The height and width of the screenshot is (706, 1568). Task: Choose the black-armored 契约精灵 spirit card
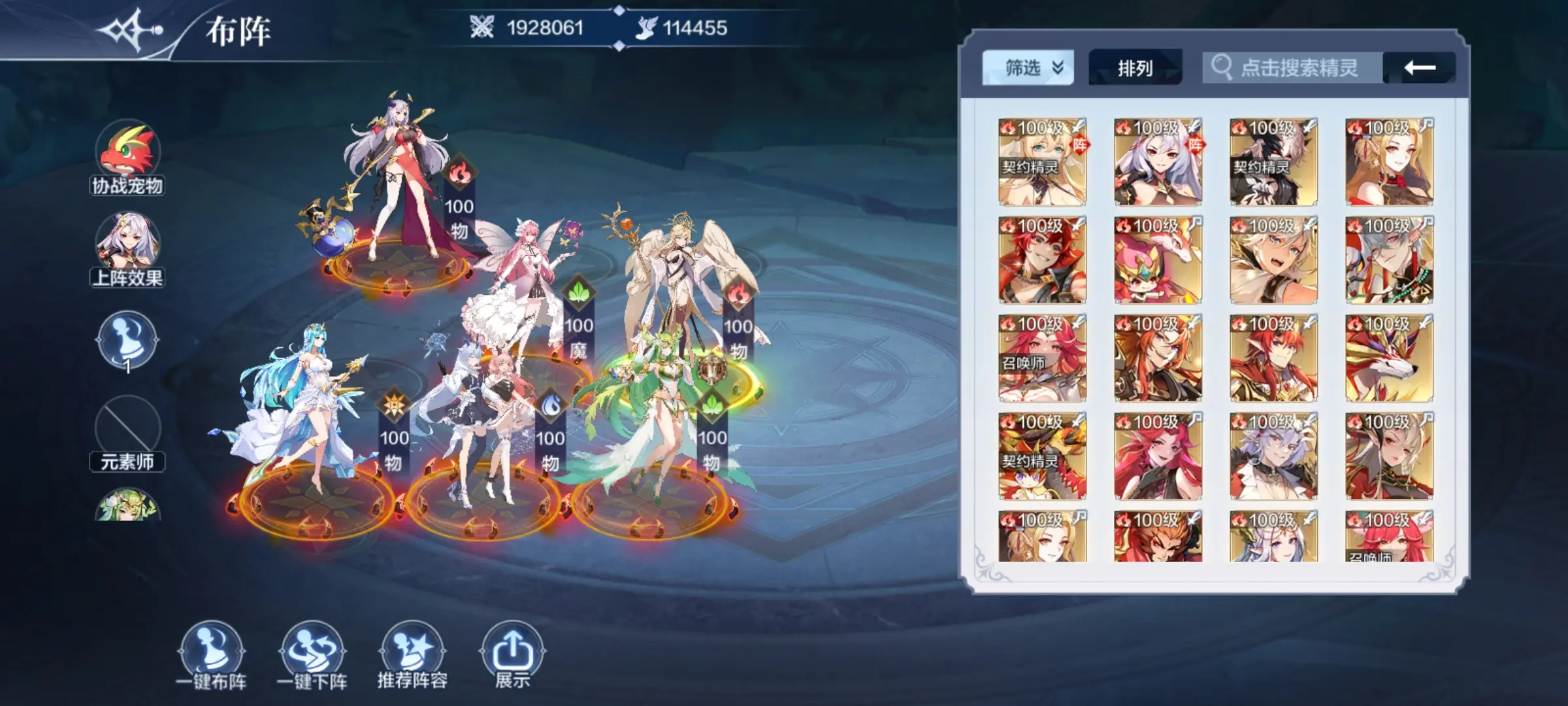[1273, 162]
